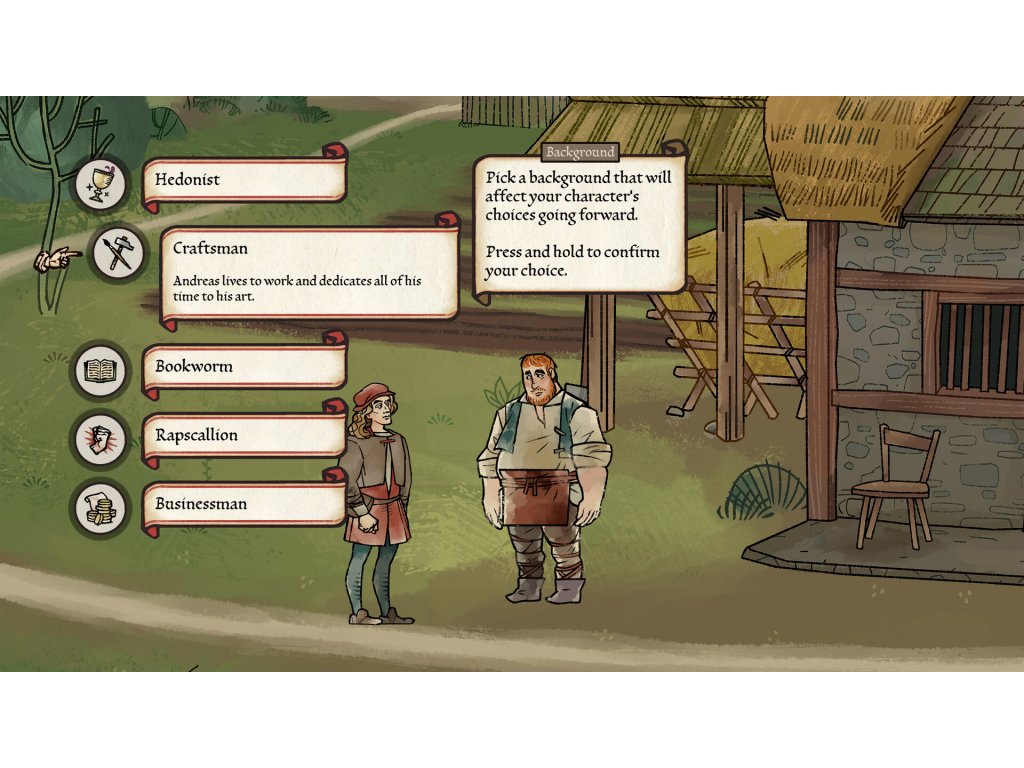
Task: Click the hammer and brush Craftsman icon
Action: pyautogui.click(x=119, y=253)
